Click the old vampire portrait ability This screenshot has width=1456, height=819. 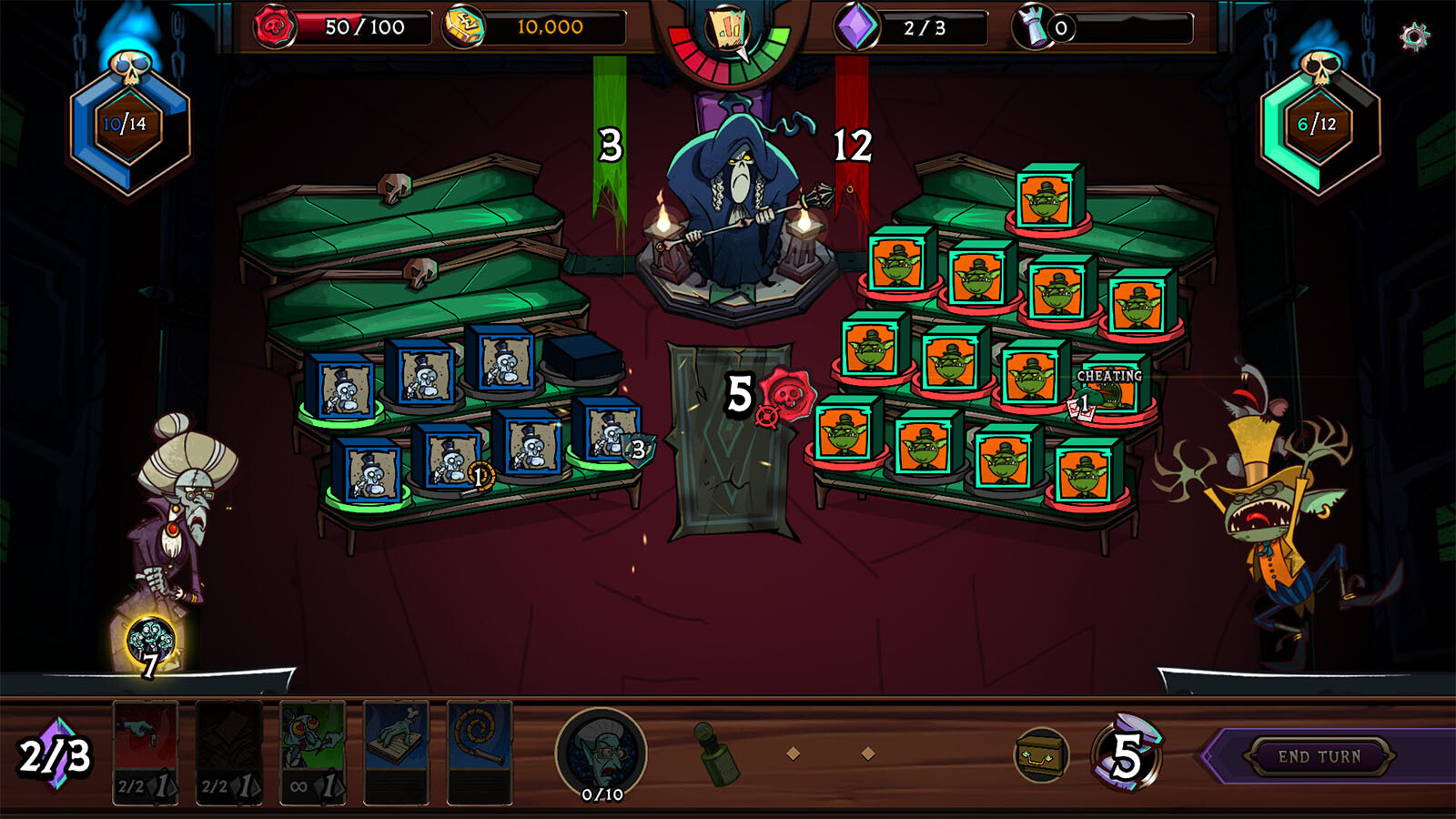(601, 753)
